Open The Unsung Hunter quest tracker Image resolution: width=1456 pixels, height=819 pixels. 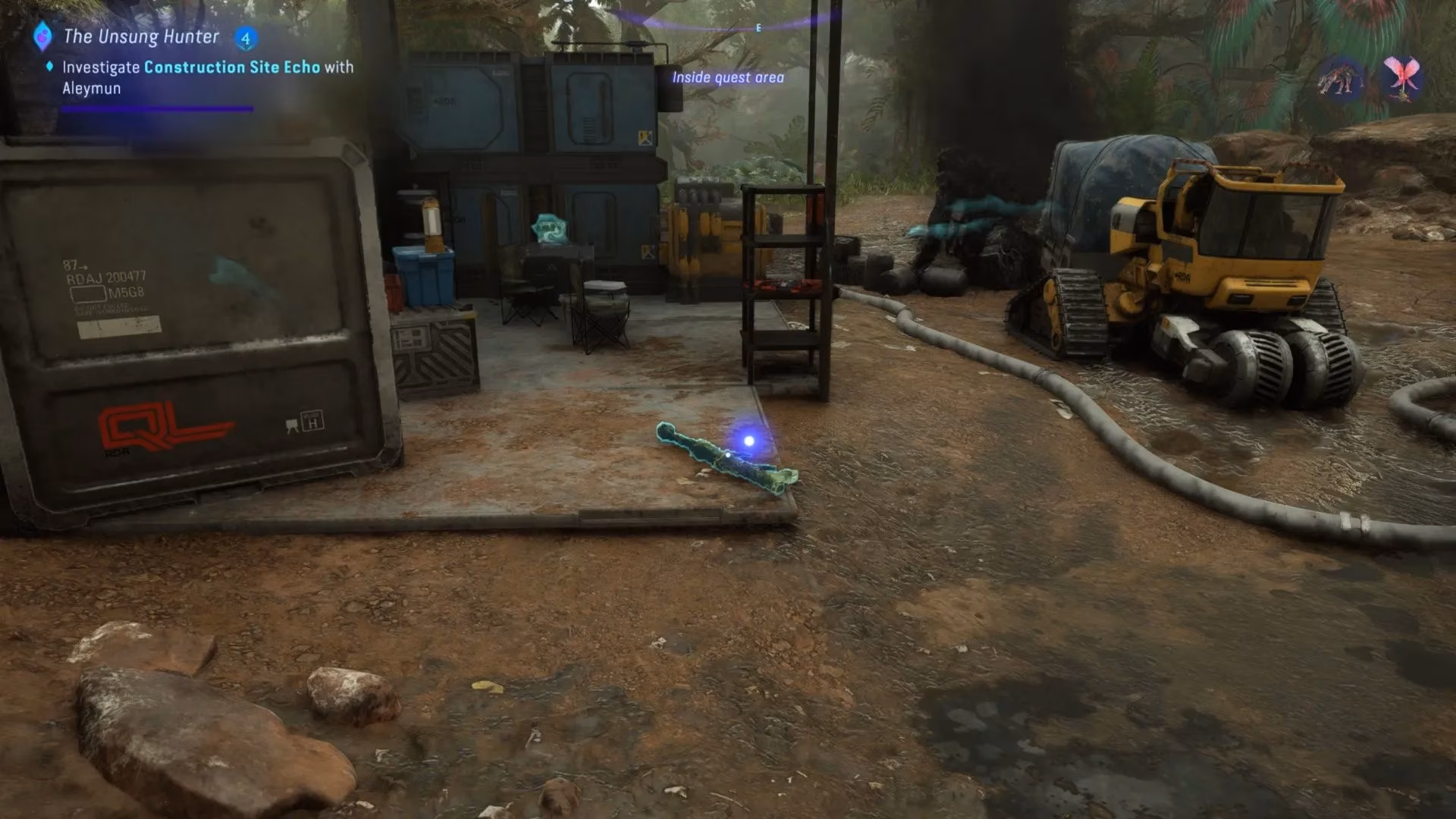[141, 36]
